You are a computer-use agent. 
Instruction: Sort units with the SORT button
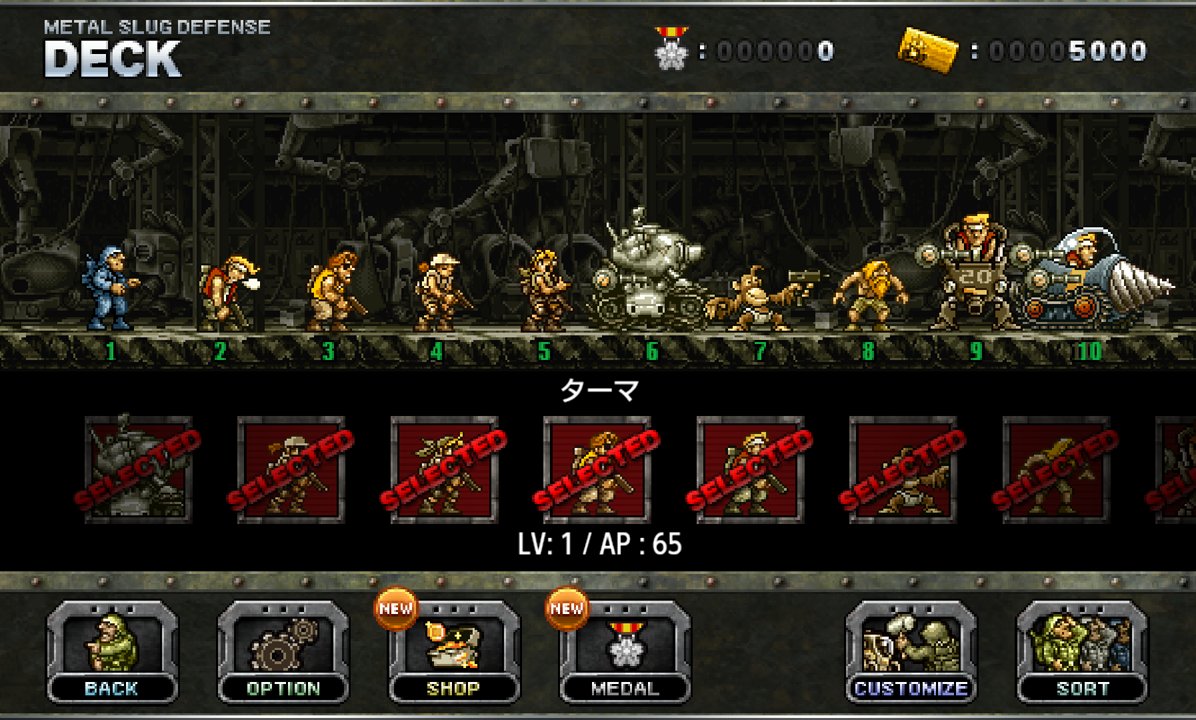1082,652
